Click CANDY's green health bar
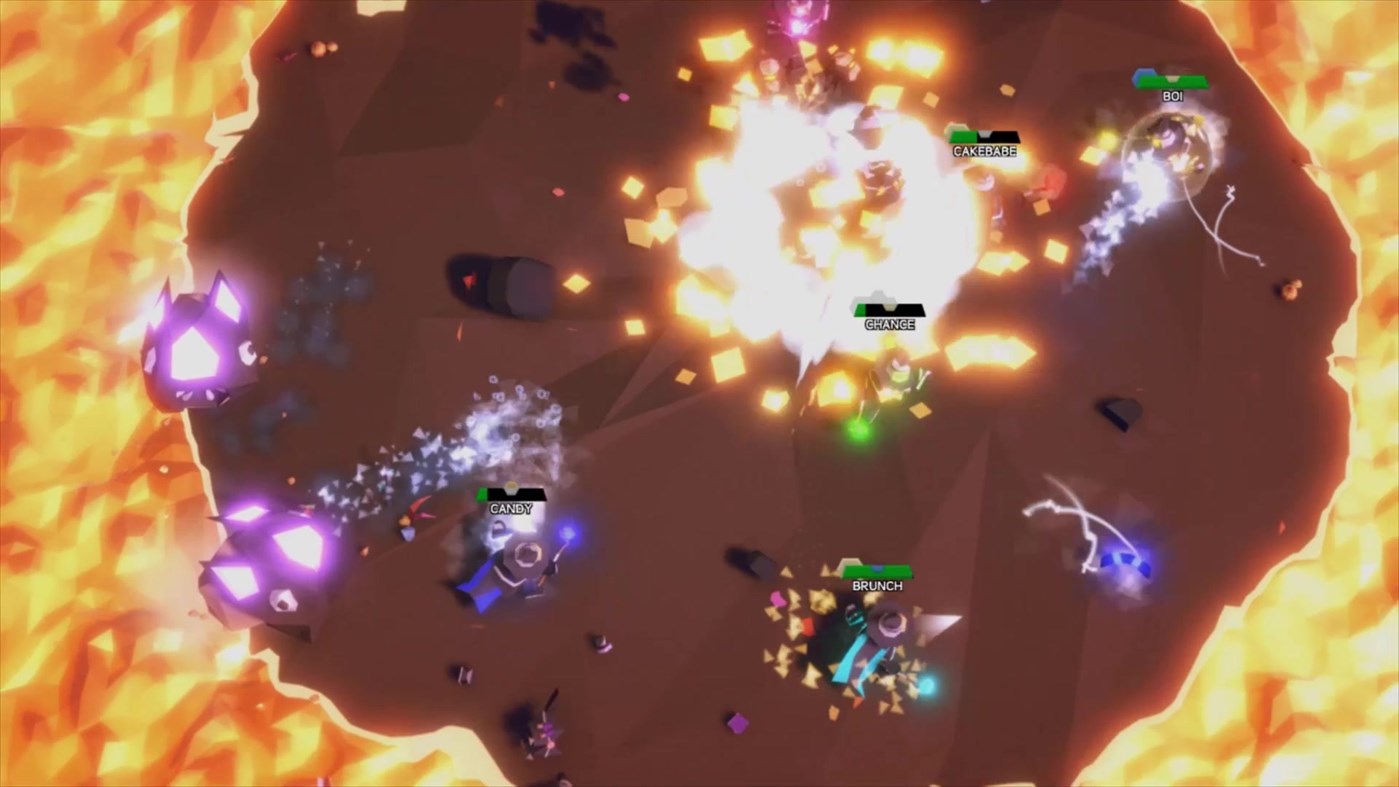Image resolution: width=1399 pixels, height=787 pixels. pos(483,492)
